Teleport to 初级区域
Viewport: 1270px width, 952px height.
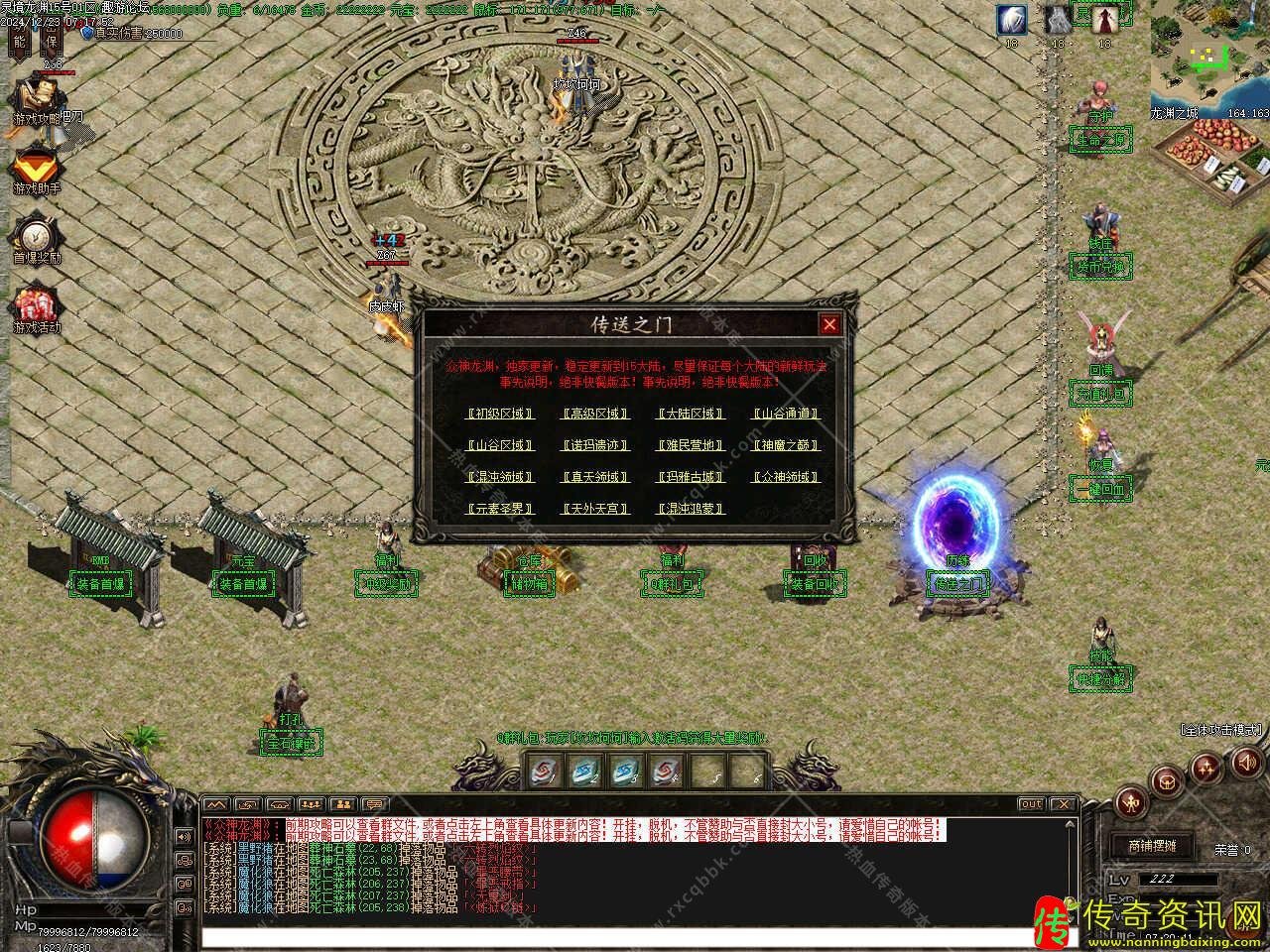click(x=500, y=414)
